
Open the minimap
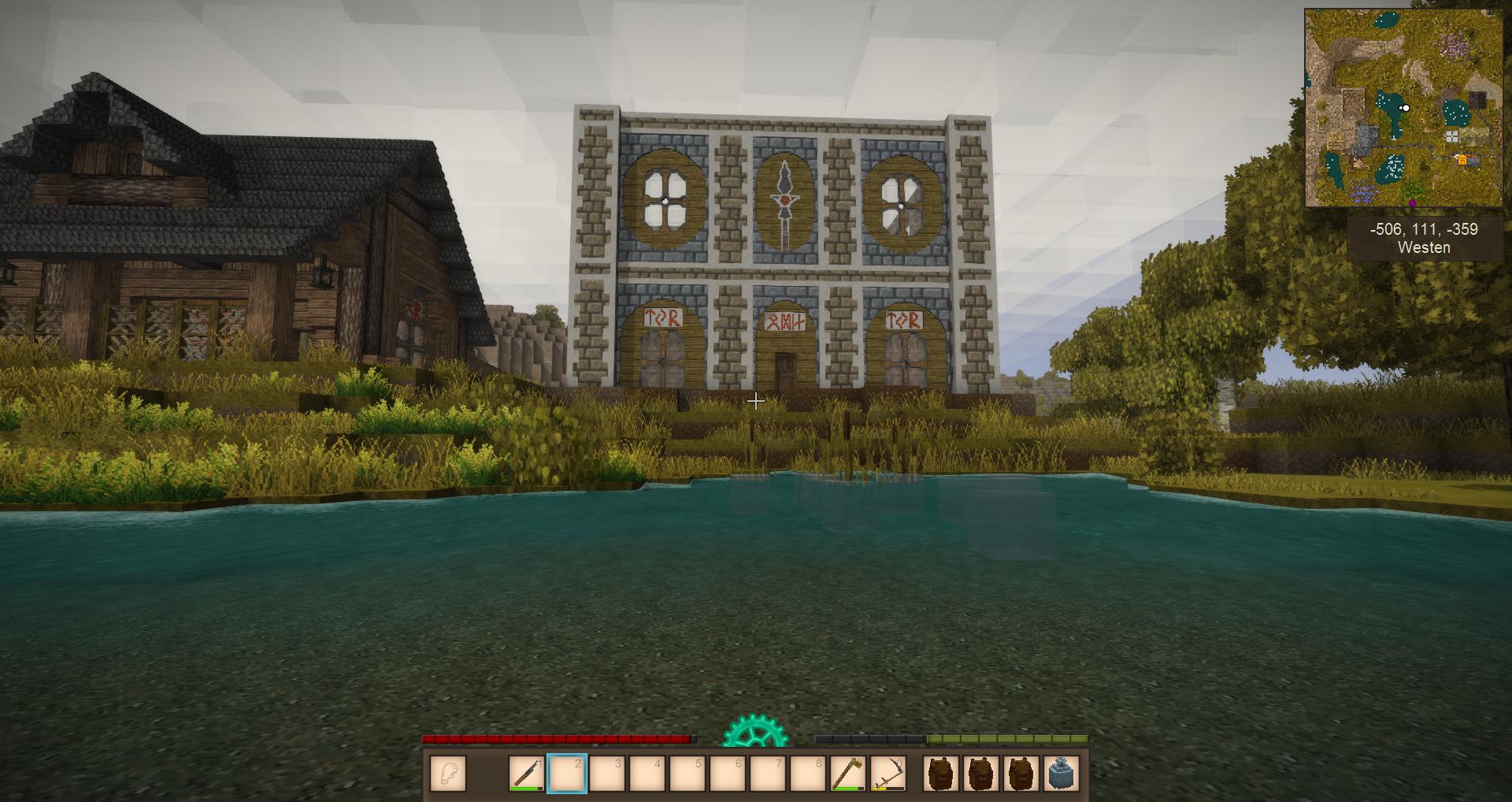pos(1403,108)
